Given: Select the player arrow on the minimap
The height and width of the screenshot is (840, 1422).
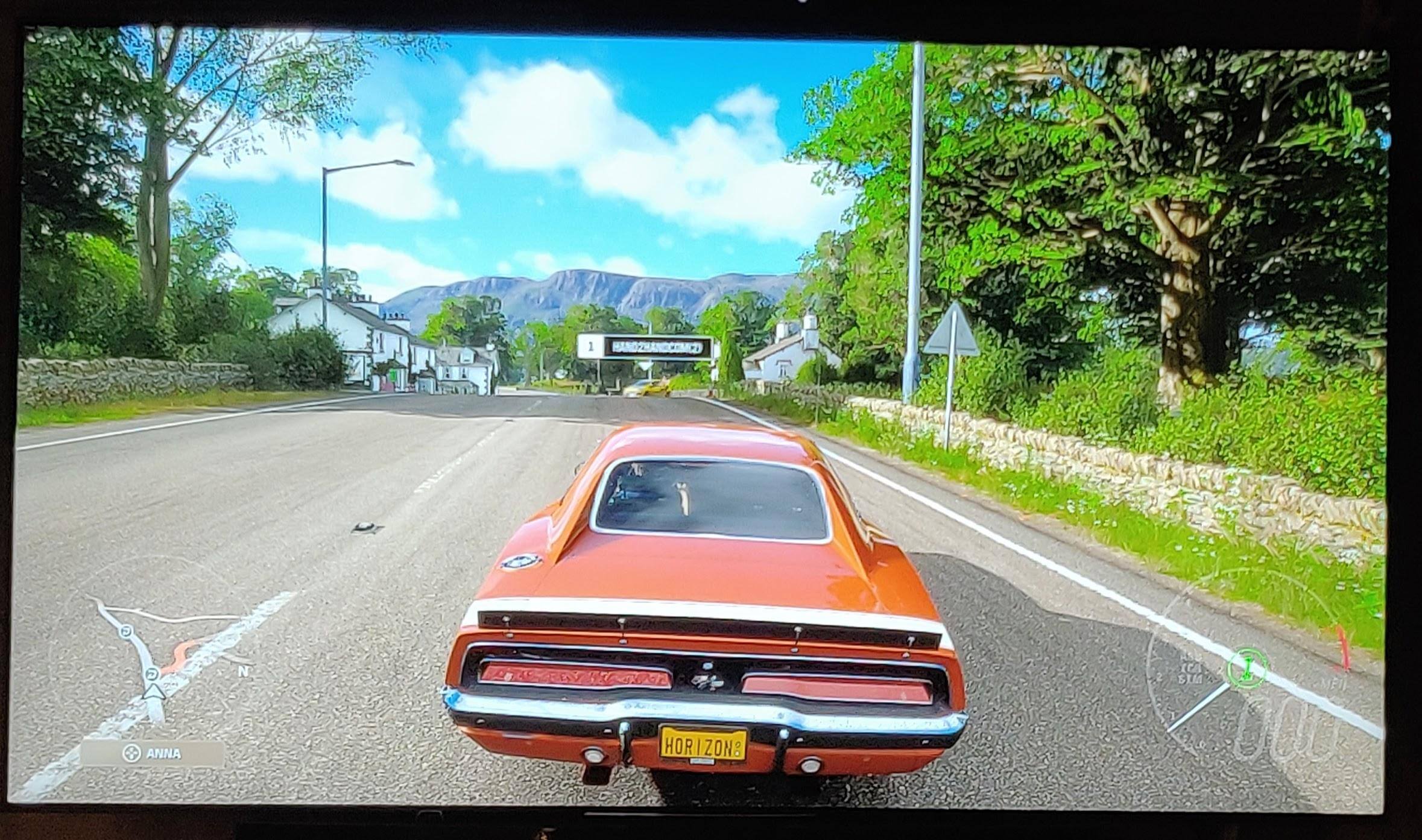Looking at the screenshot, I should click(153, 692).
